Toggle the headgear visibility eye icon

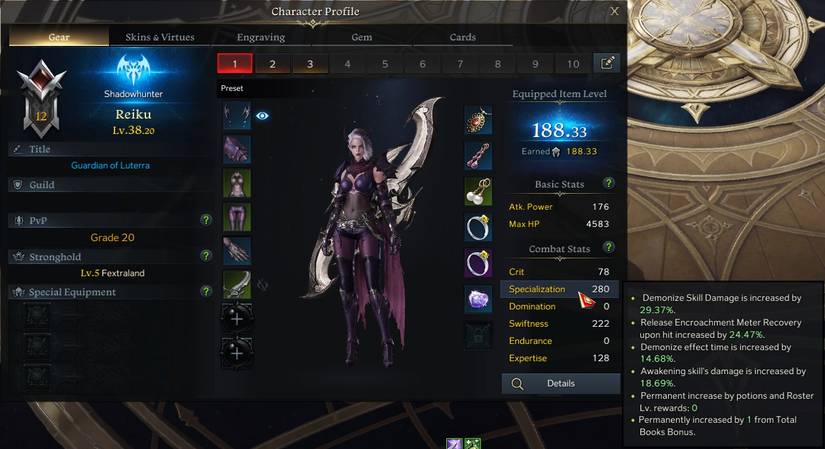coord(263,116)
